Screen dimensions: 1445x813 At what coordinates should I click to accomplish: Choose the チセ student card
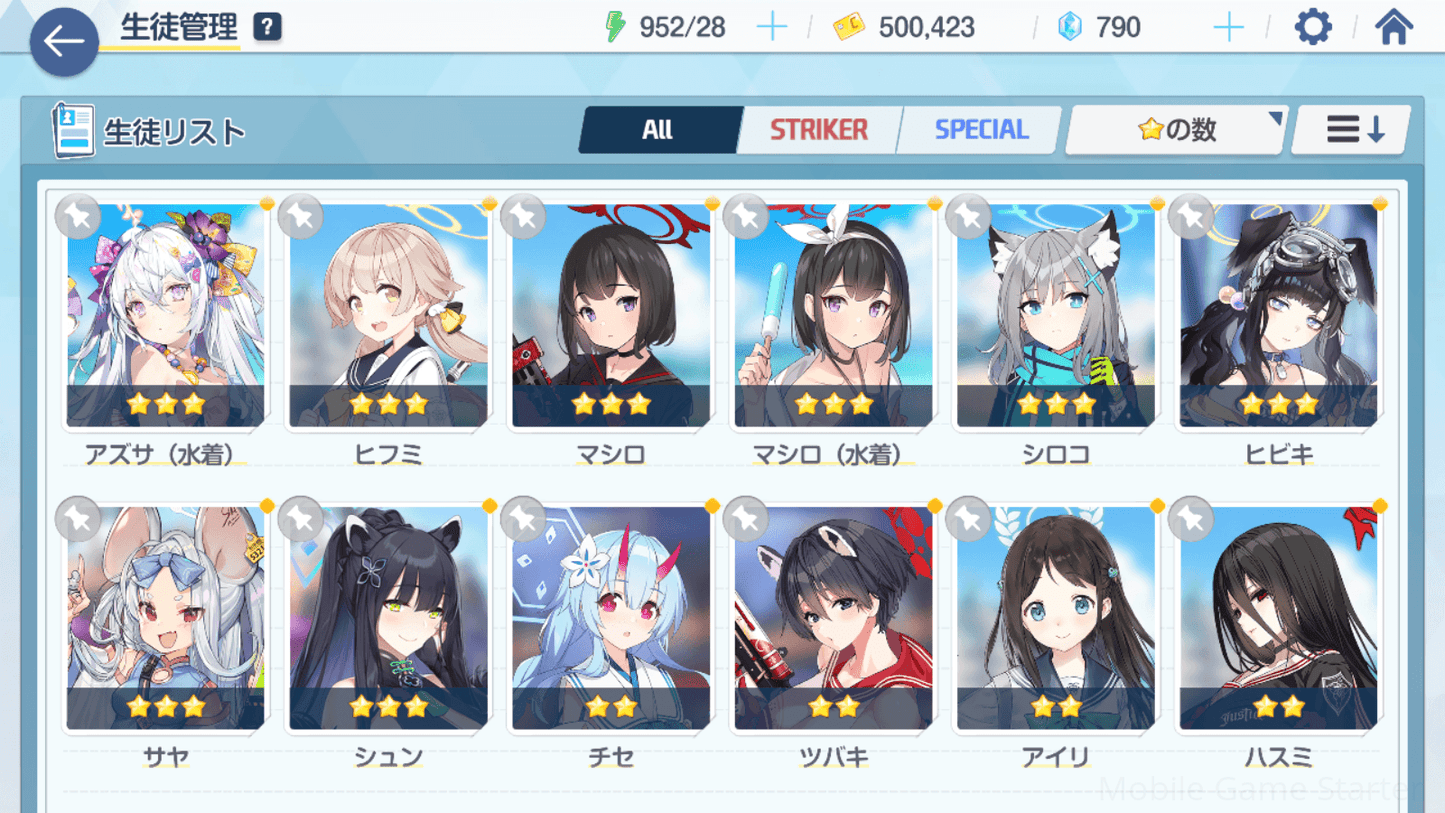click(611, 618)
